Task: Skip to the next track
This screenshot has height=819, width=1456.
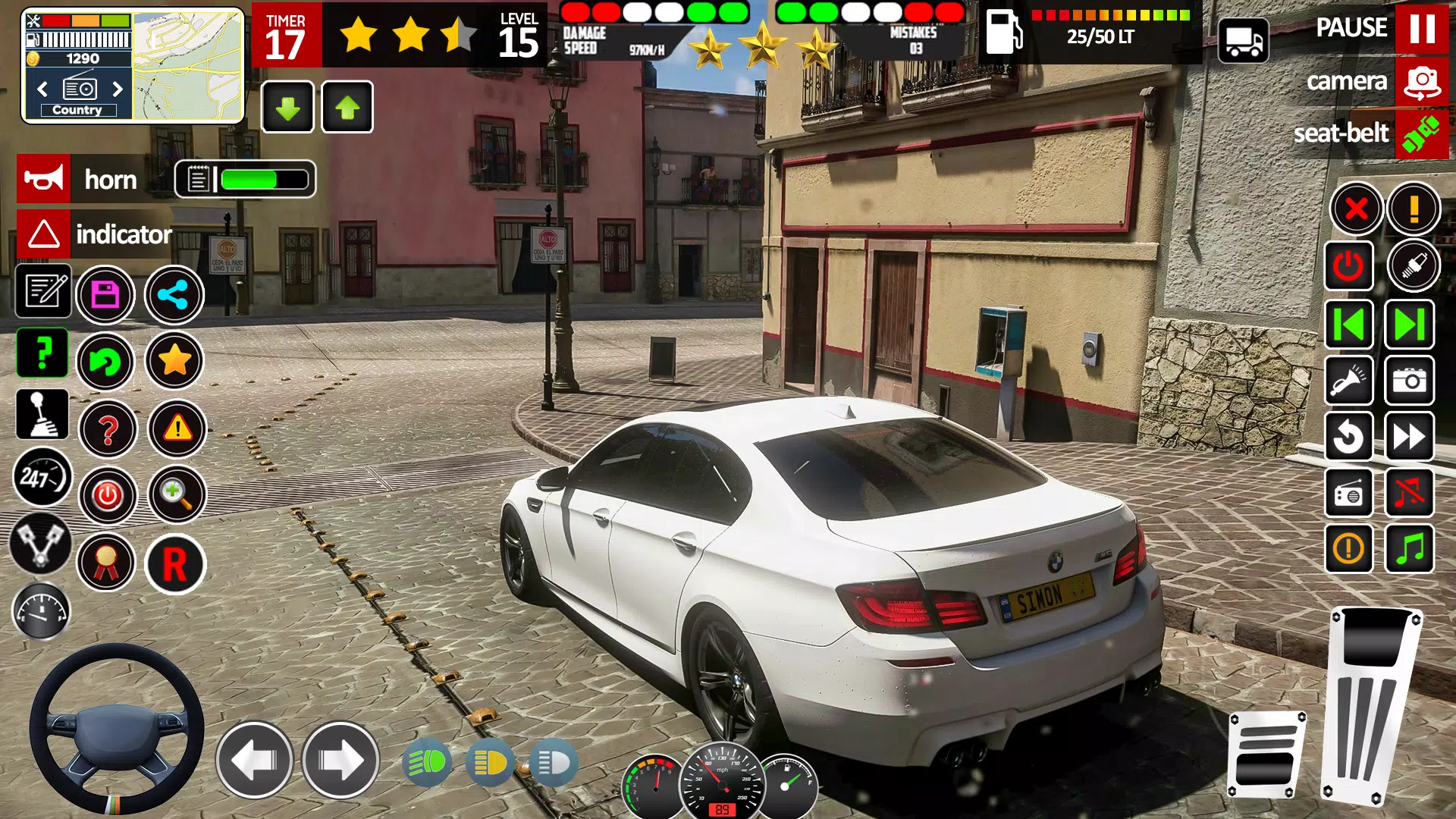Action: pyautogui.click(x=1409, y=325)
